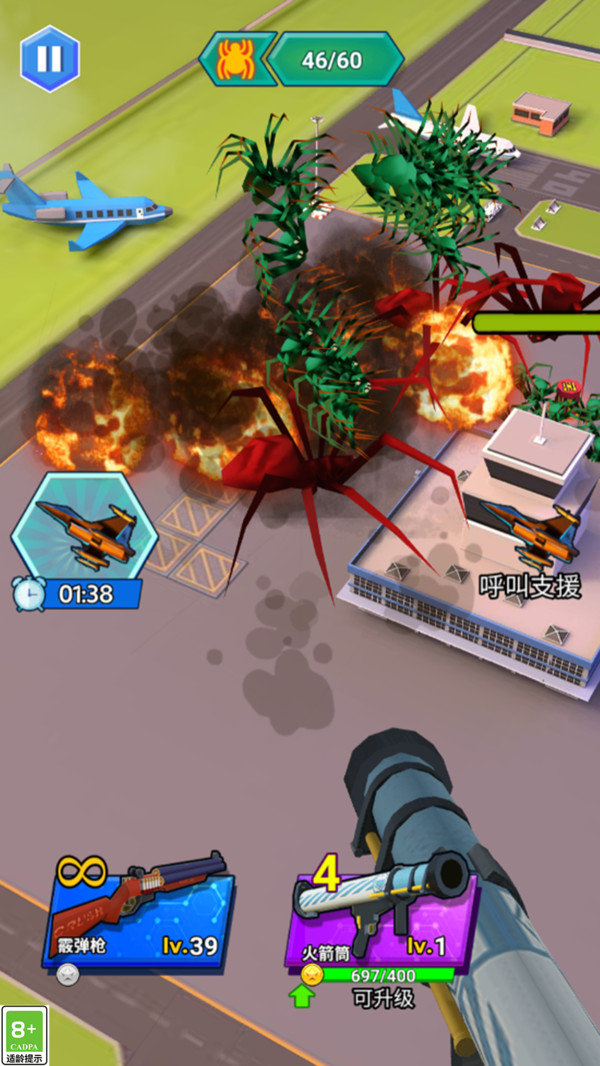
Task: Open the CADPA 8+ age rating notice
Action: pyautogui.click(x=24, y=1035)
